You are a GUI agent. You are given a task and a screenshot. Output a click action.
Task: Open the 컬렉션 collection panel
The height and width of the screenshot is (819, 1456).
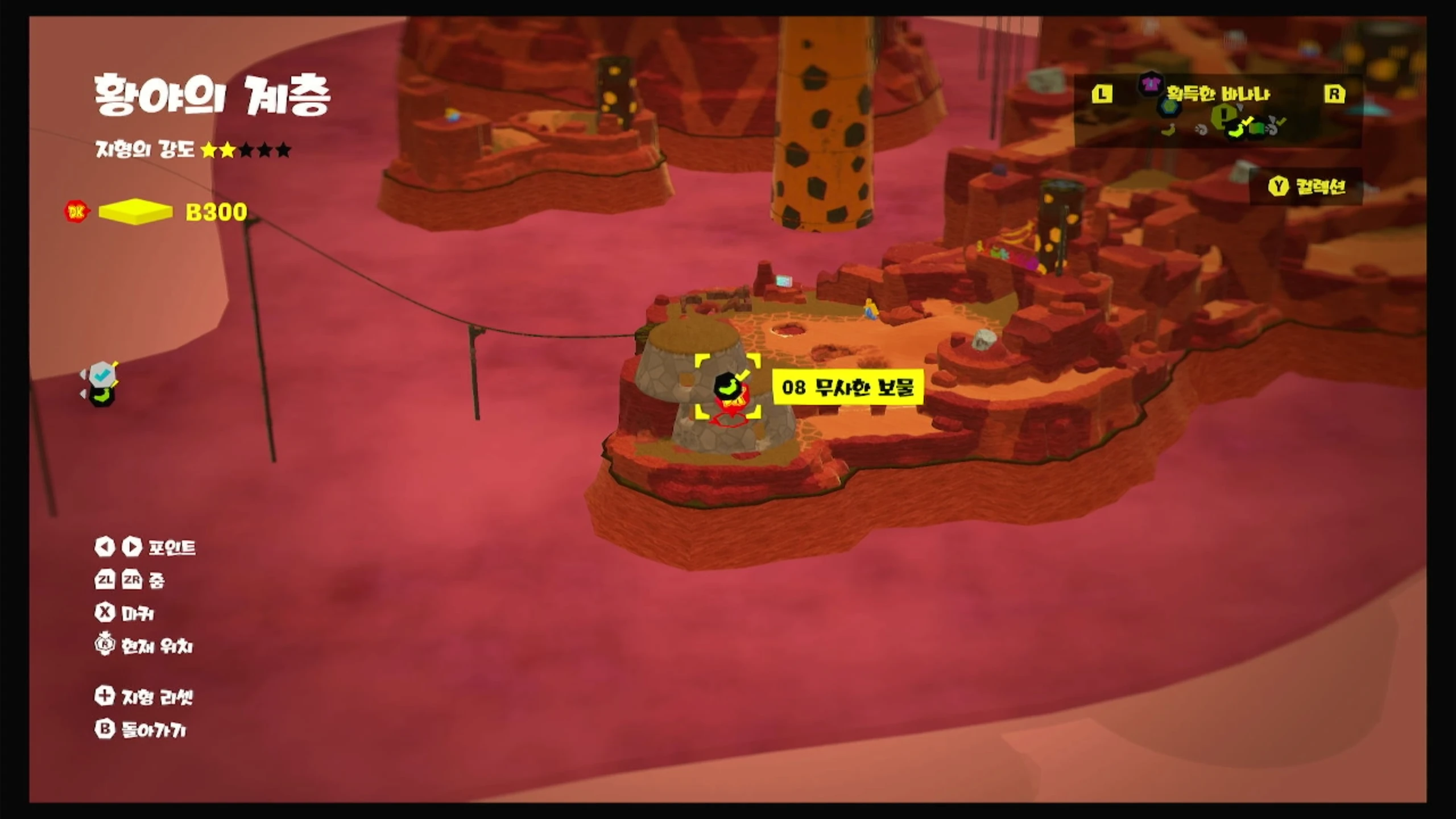pyautogui.click(x=1307, y=186)
